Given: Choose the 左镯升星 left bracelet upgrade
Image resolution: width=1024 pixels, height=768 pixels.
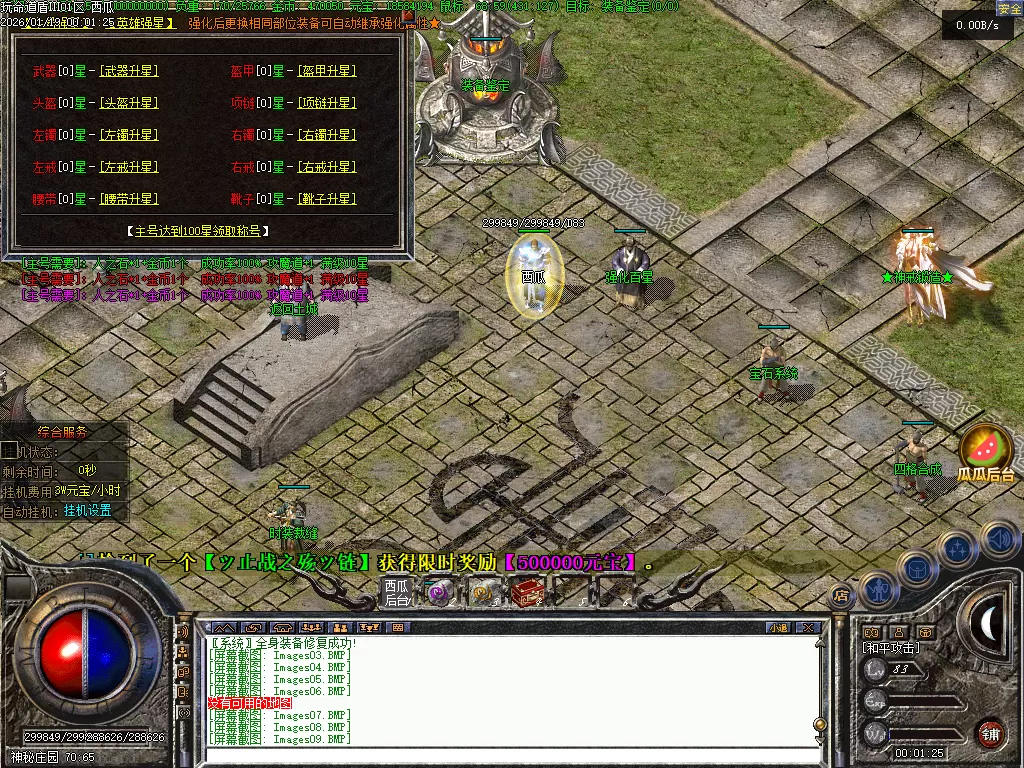Looking at the screenshot, I should (x=129, y=135).
